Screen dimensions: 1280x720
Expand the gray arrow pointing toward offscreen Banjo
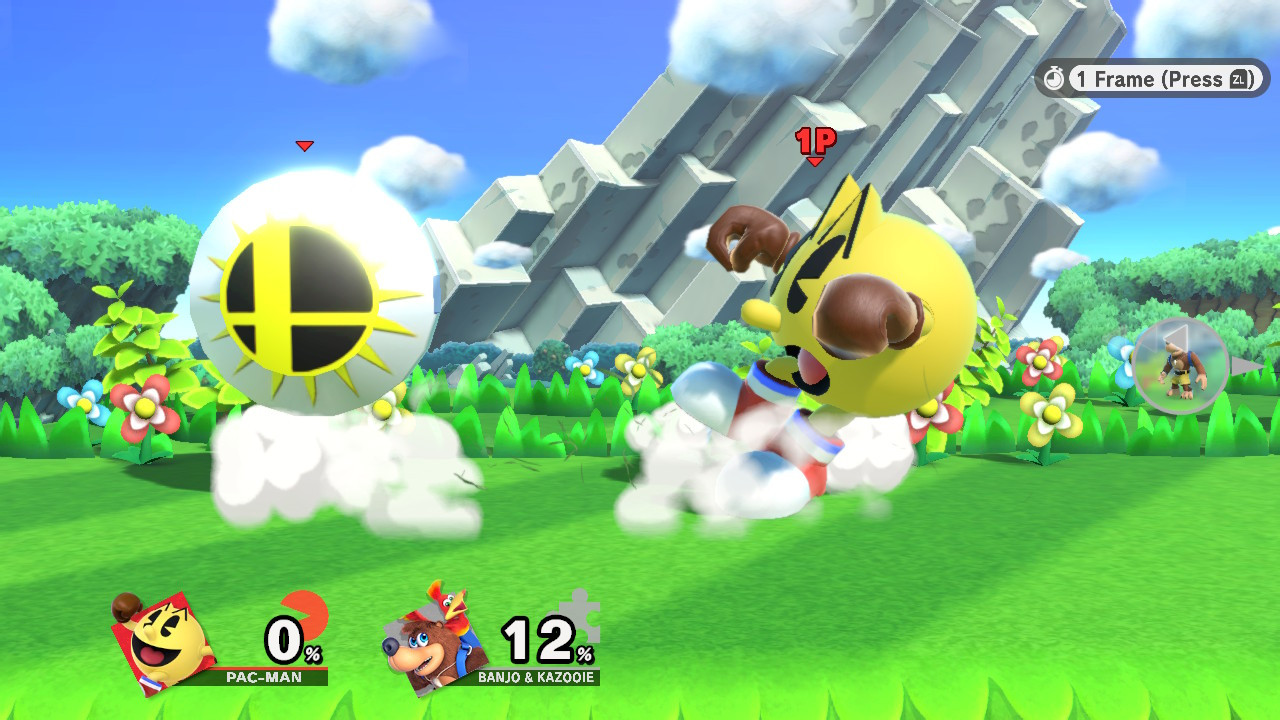point(1244,367)
